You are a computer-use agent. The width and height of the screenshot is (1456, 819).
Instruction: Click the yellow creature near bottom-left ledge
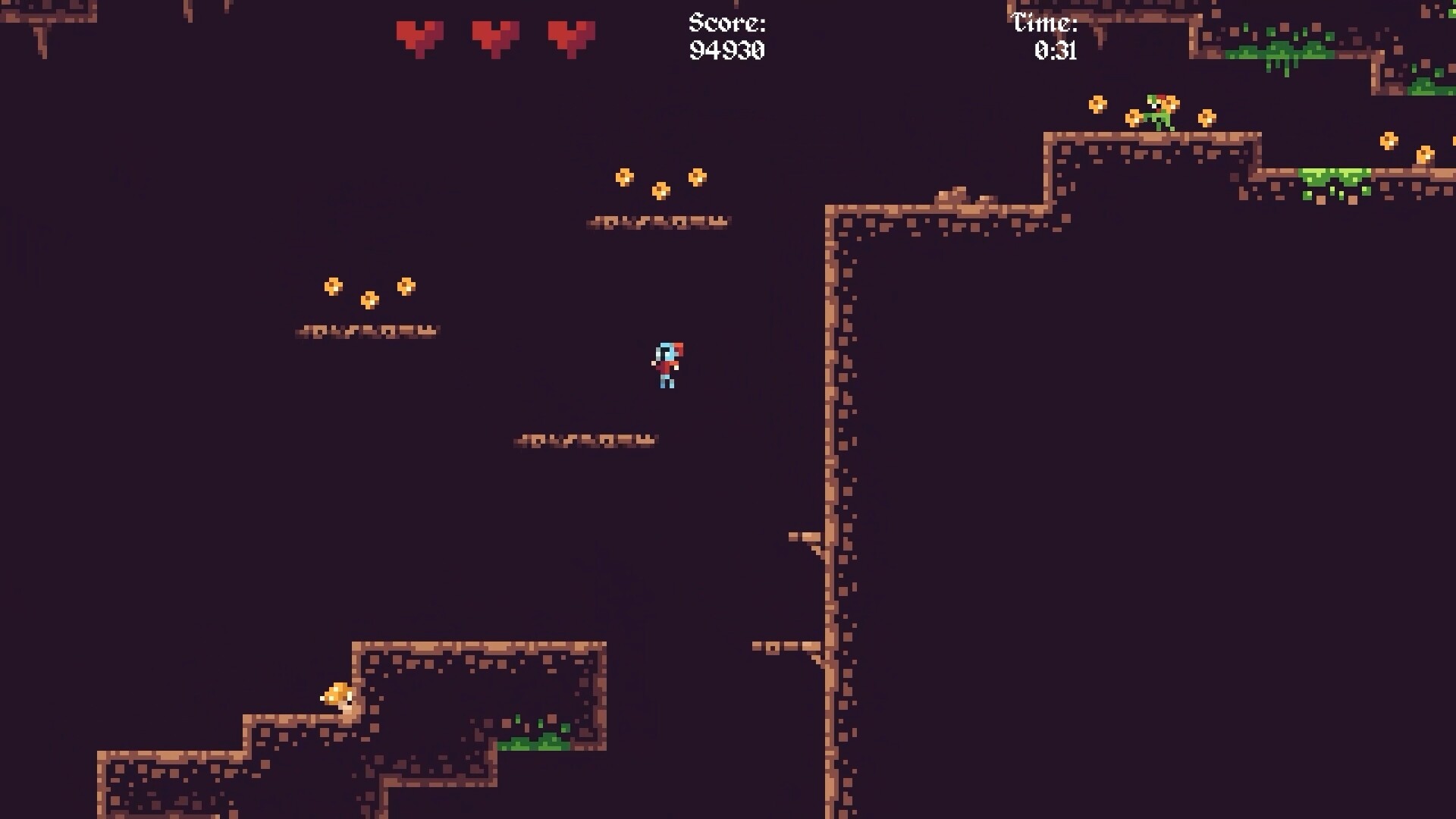click(339, 696)
